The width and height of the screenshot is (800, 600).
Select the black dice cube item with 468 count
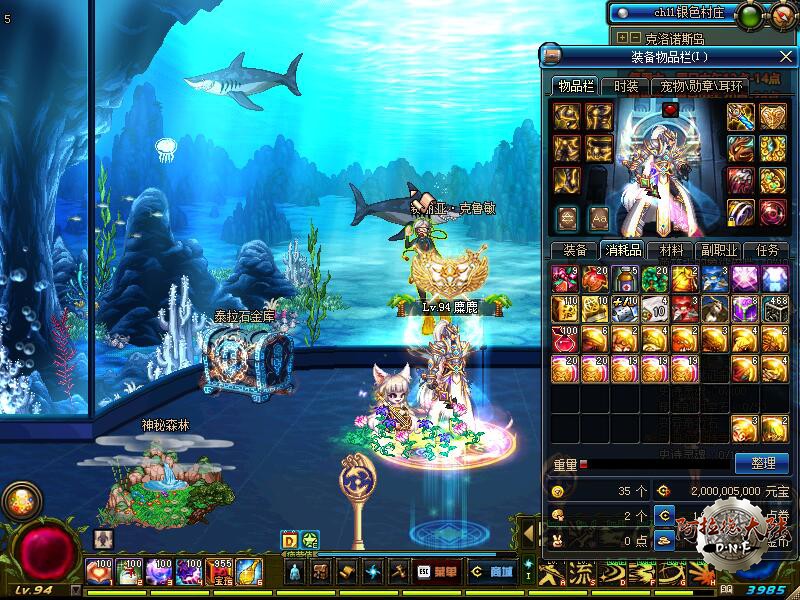(x=775, y=309)
